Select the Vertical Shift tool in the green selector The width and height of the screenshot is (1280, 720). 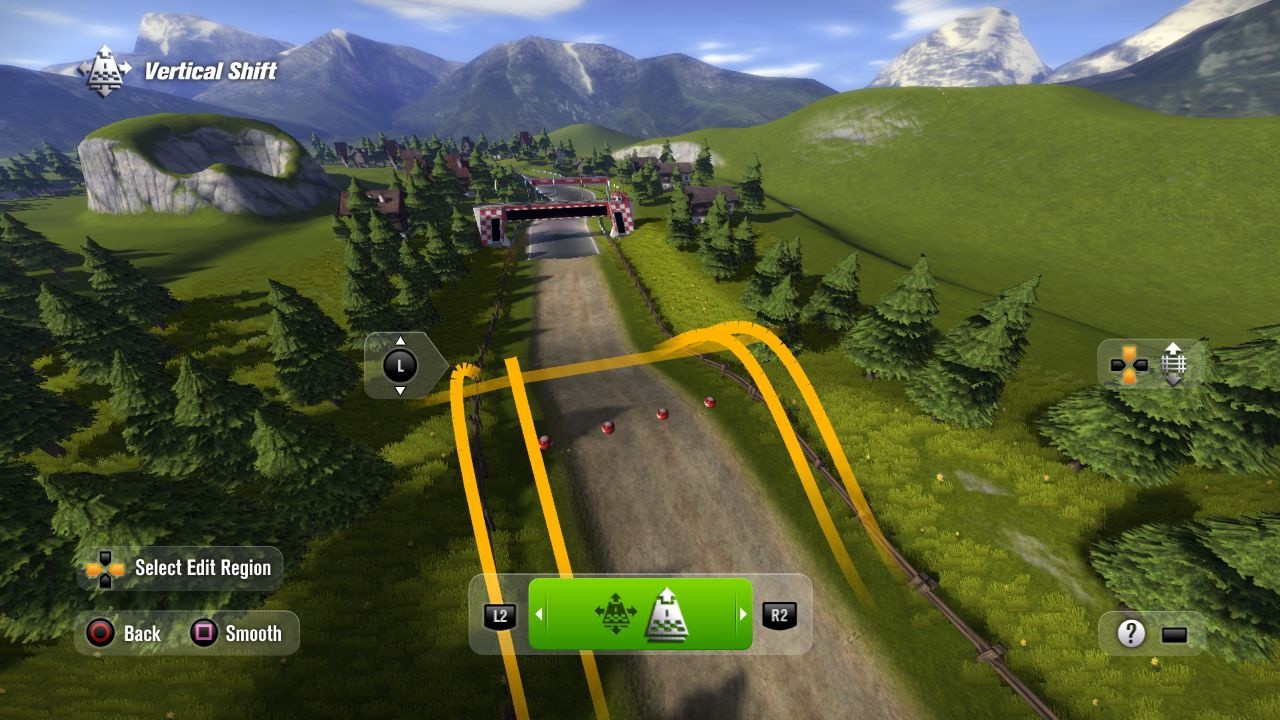coord(668,614)
